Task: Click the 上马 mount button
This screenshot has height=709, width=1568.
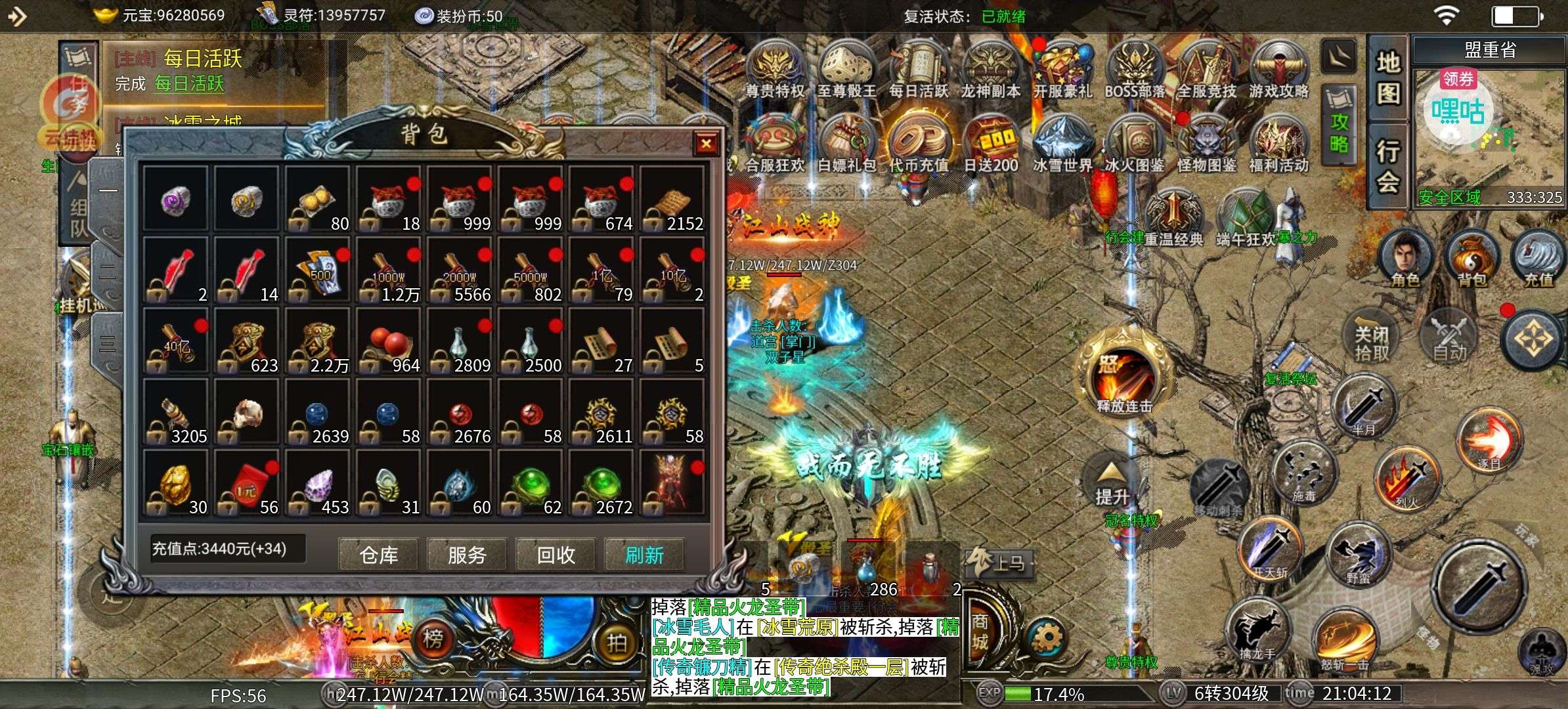Action: tap(999, 563)
